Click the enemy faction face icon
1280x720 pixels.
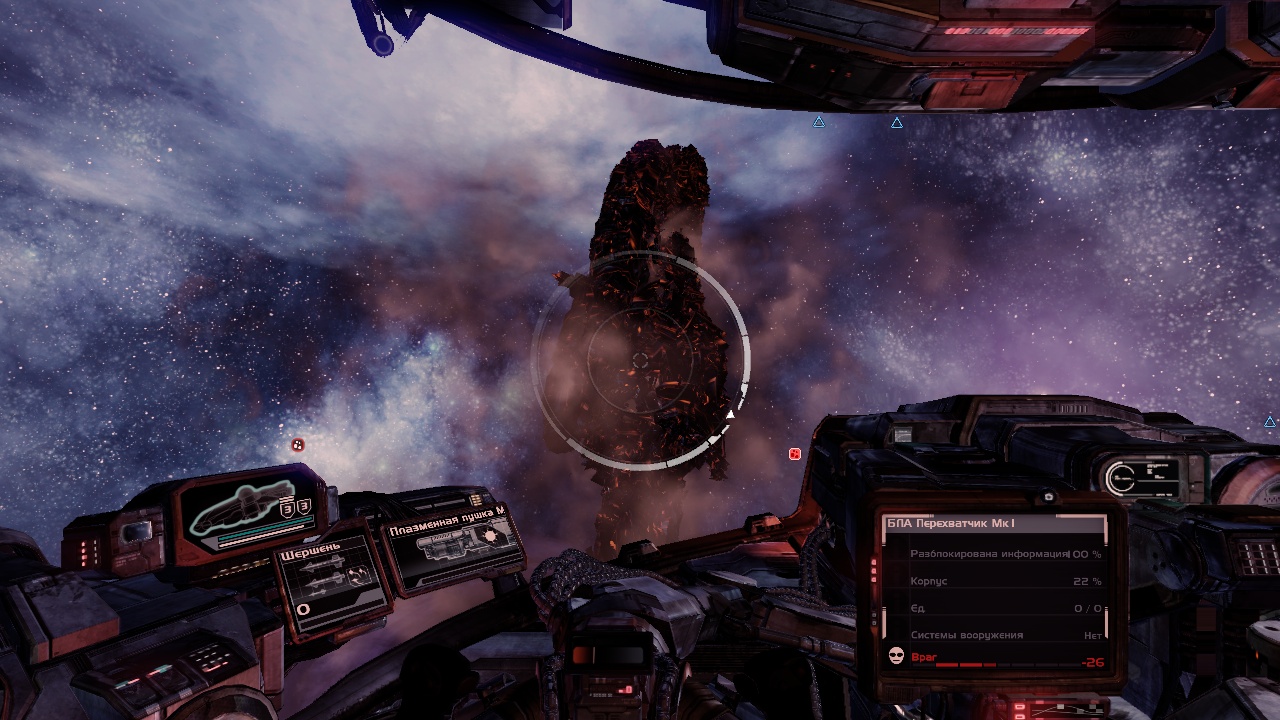click(896, 656)
